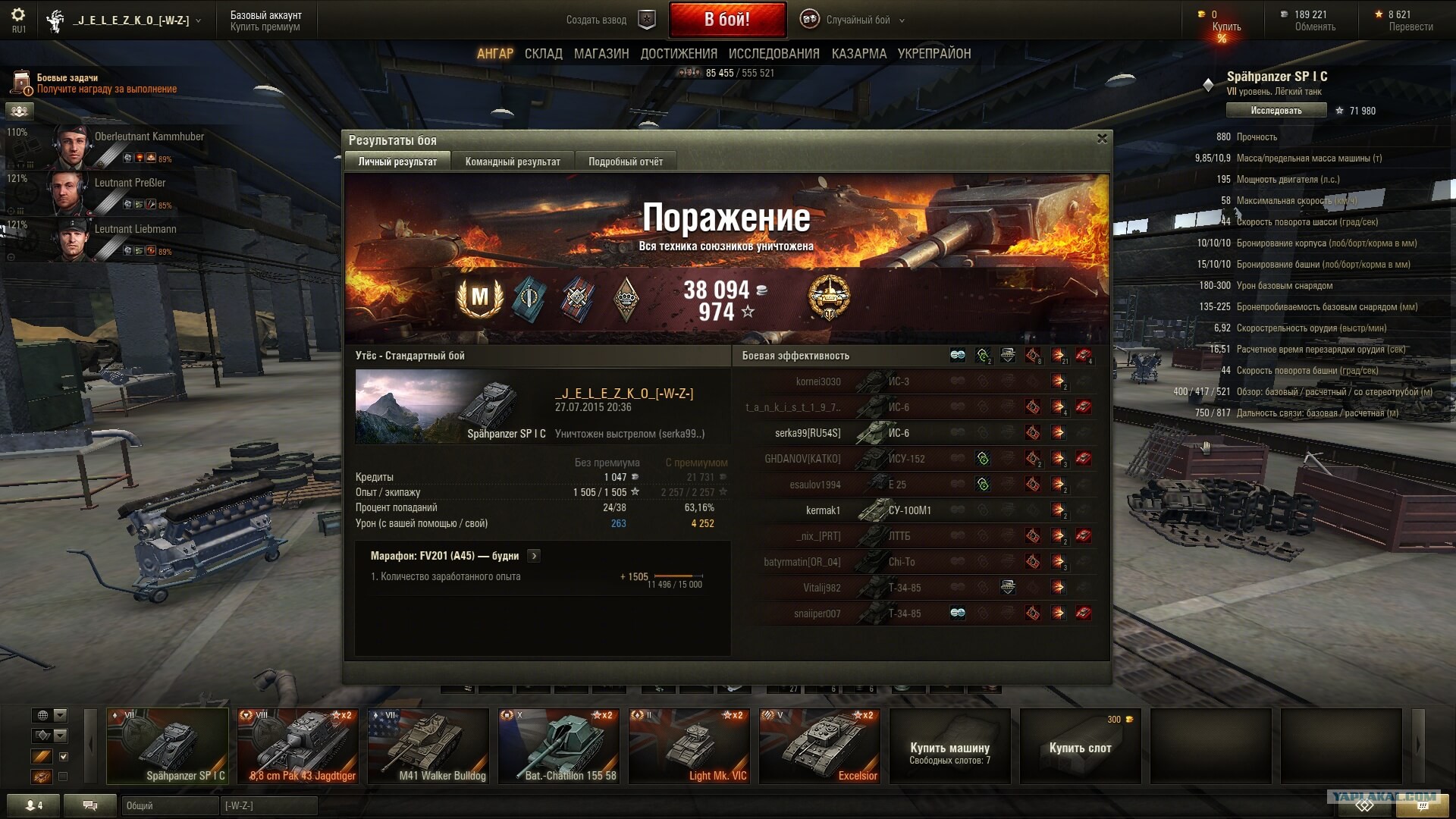Open the Достижения page
Screen dimensions: 1456x819
(679, 54)
